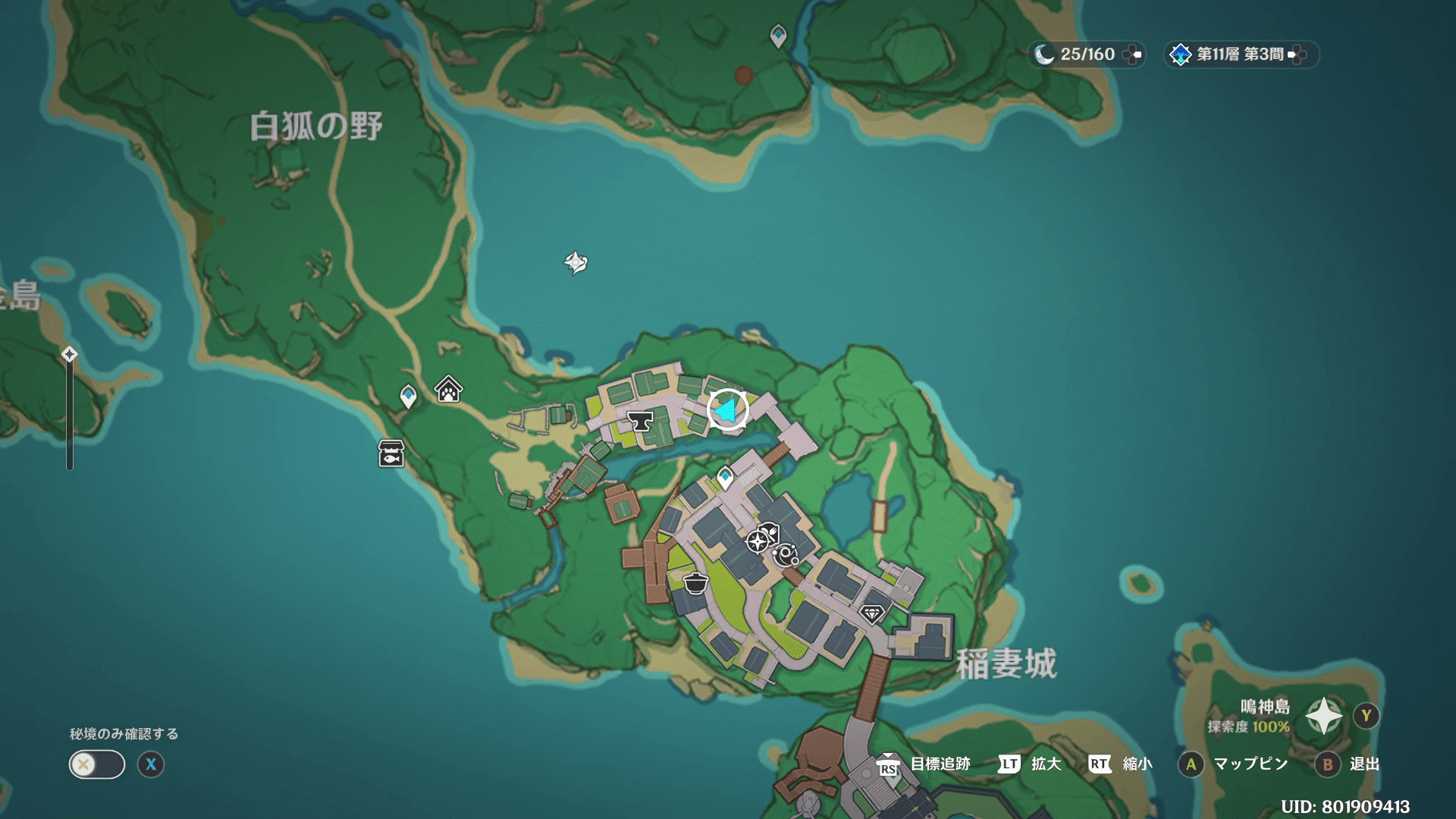Image resolution: width=1456 pixels, height=819 pixels.
Task: Select the teleport waypoint inside Inazuma City
Action: 725,478
